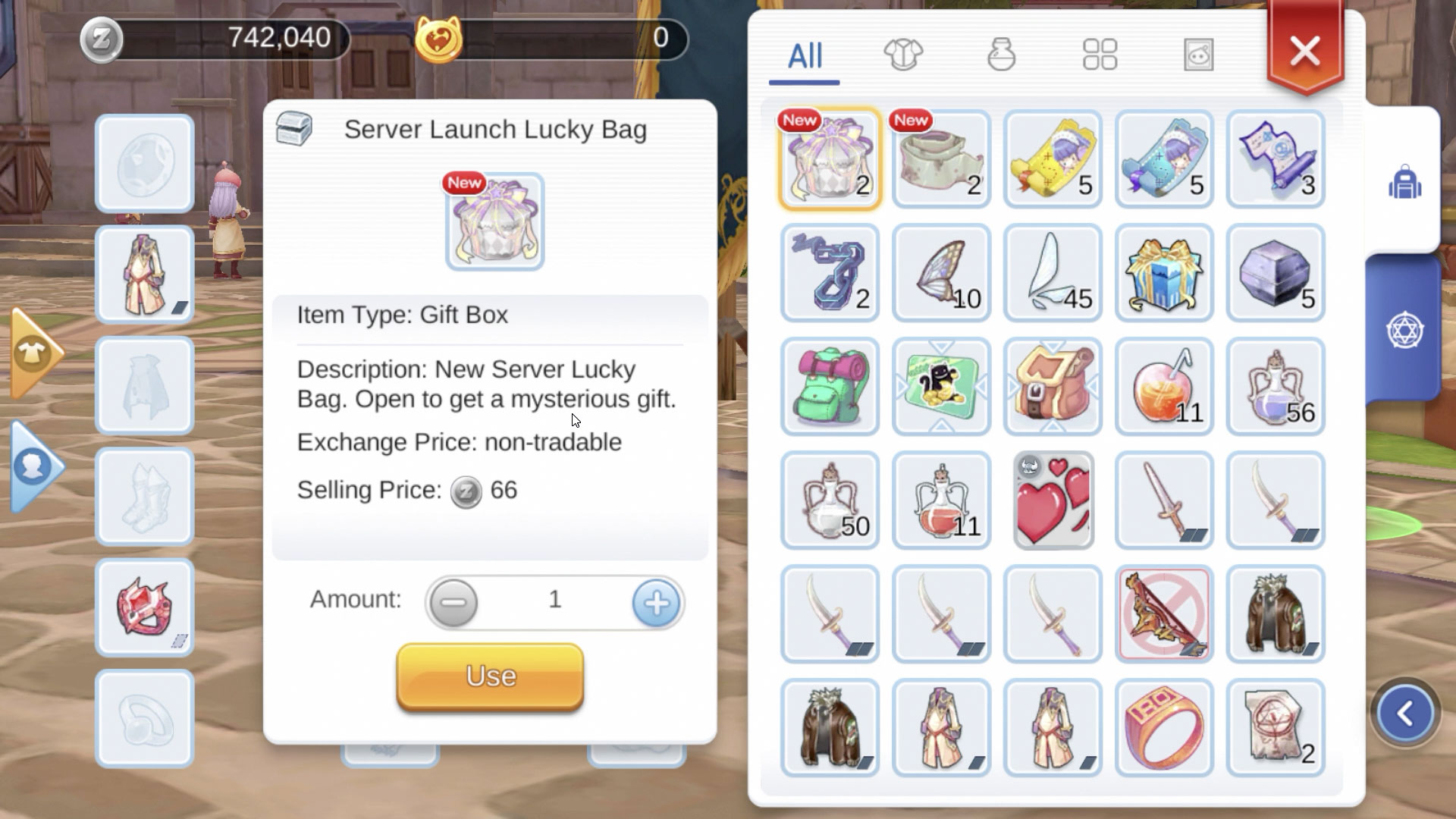Select the red-crossed forbidden weapon item
This screenshot has width=1456, height=819.
pyautogui.click(x=1164, y=614)
